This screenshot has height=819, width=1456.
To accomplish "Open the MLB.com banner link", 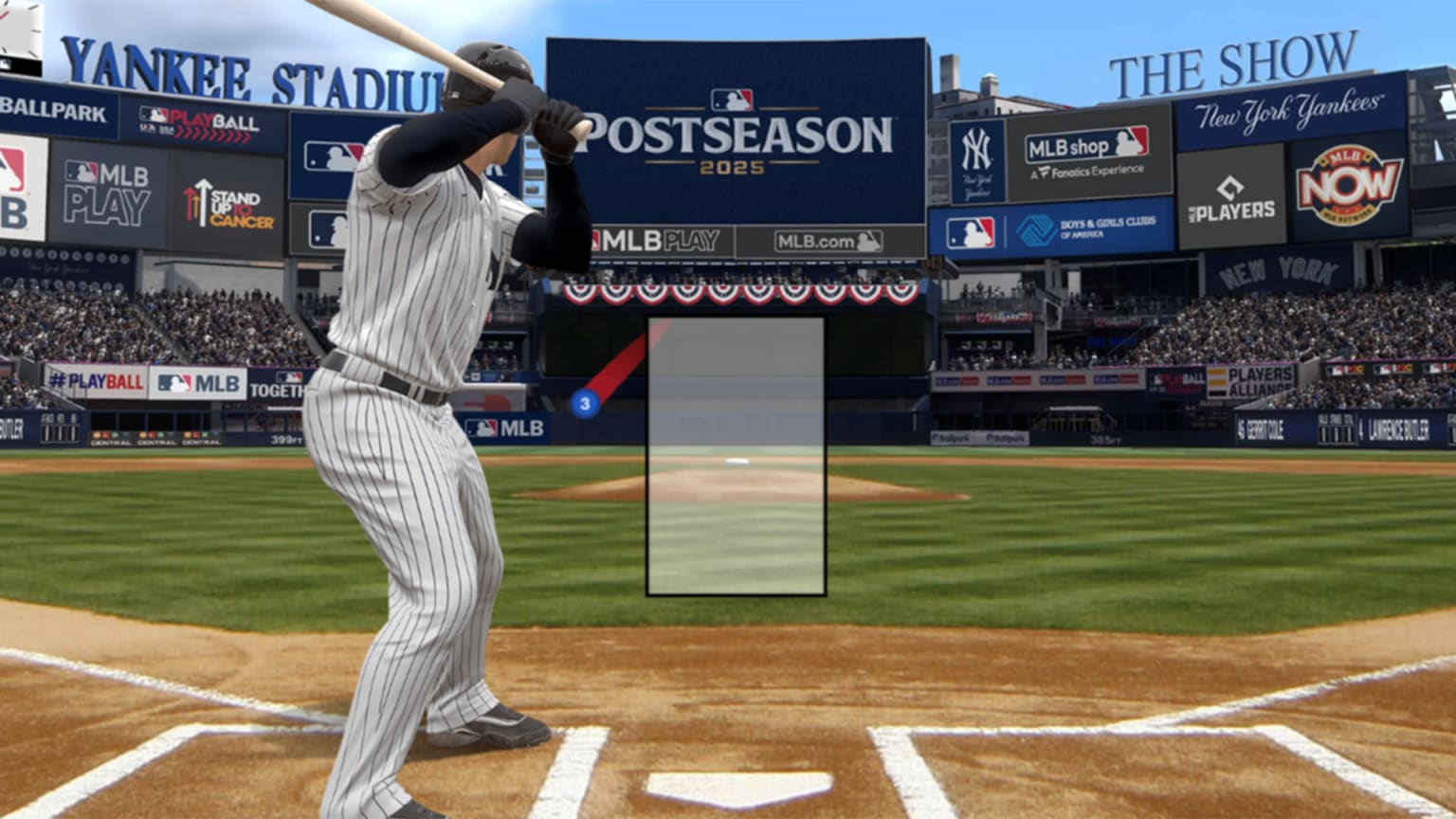I will [827, 240].
